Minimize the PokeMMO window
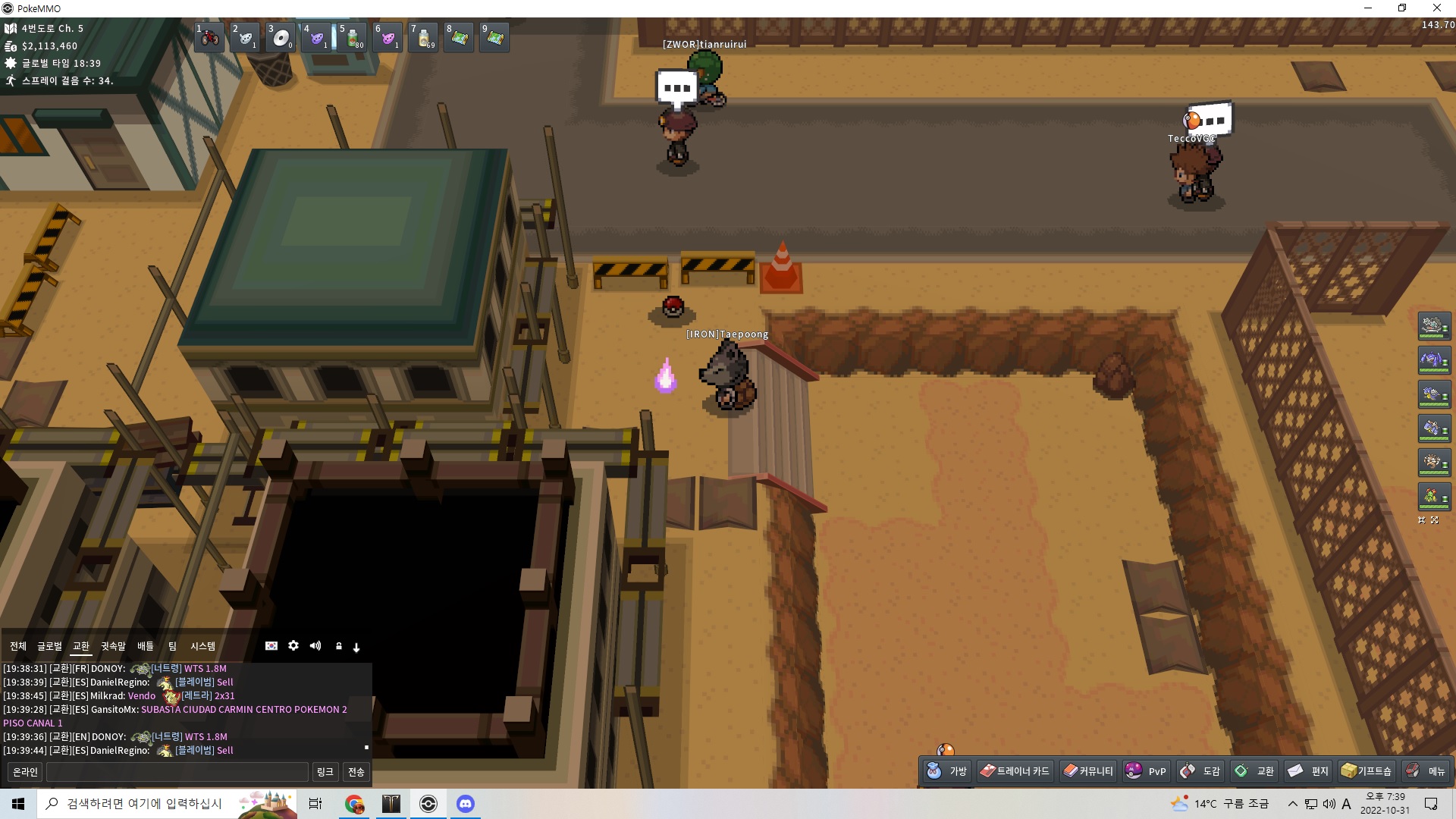 click(x=1368, y=8)
